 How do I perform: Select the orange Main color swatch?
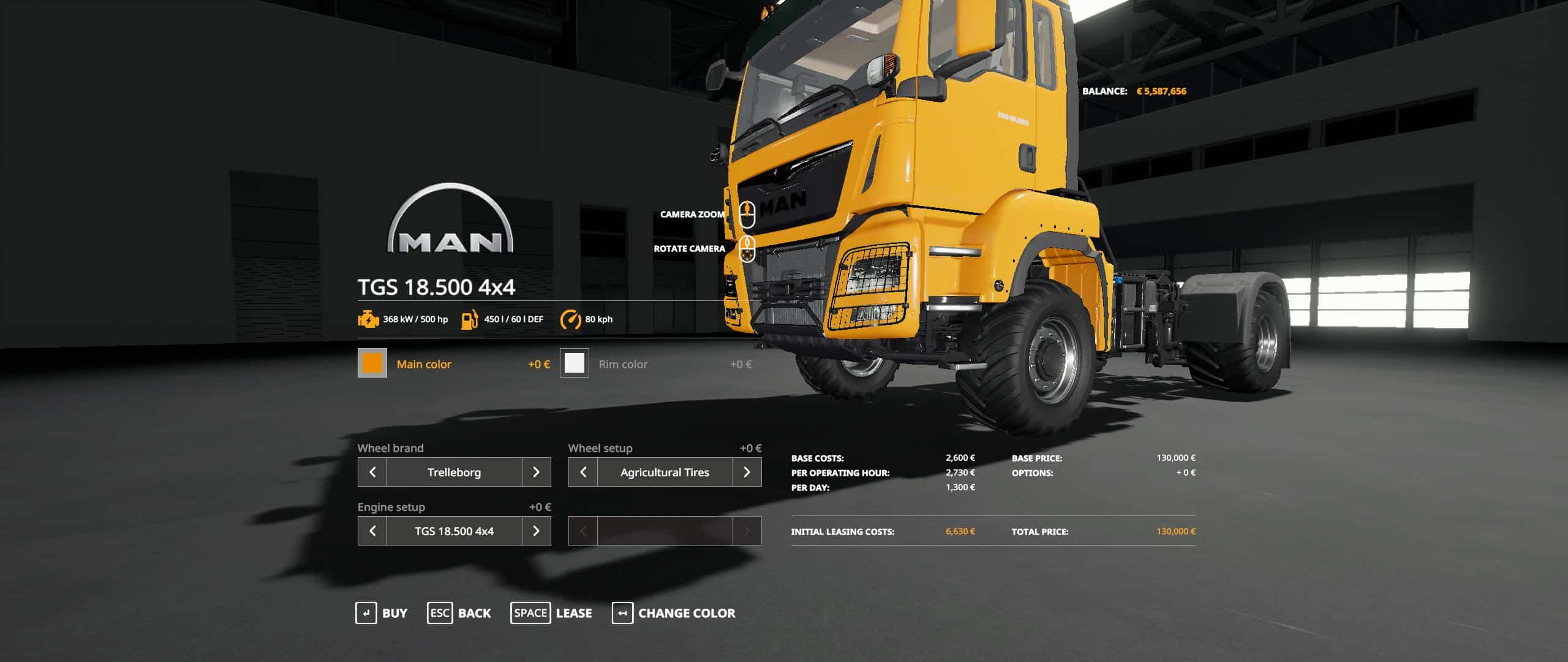click(x=372, y=363)
